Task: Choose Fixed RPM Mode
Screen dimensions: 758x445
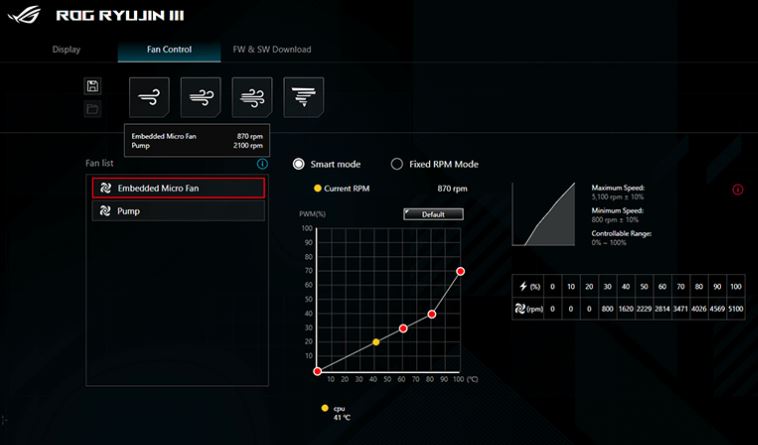Action: 397,164
